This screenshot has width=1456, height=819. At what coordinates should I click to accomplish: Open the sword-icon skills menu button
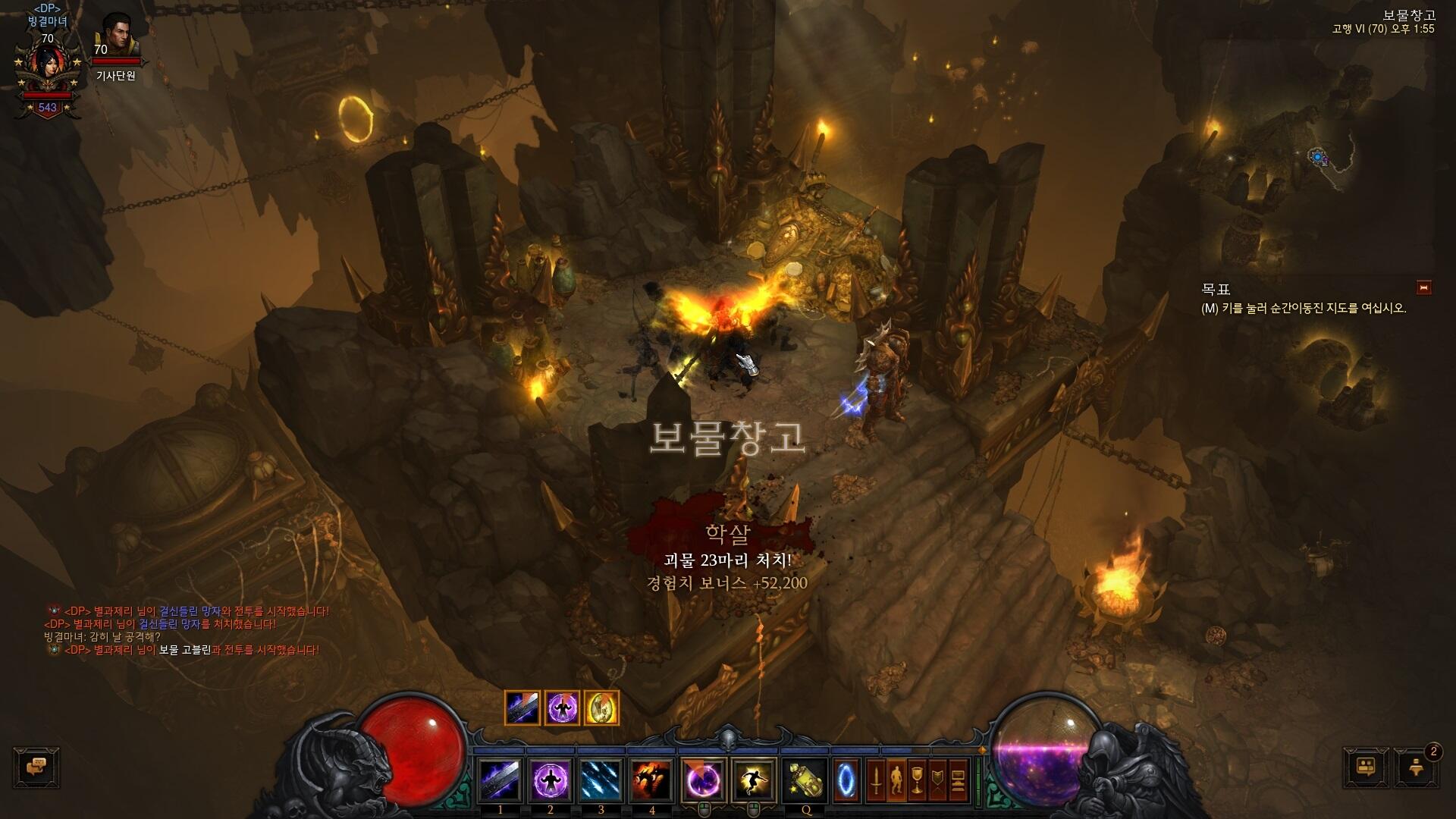click(876, 780)
